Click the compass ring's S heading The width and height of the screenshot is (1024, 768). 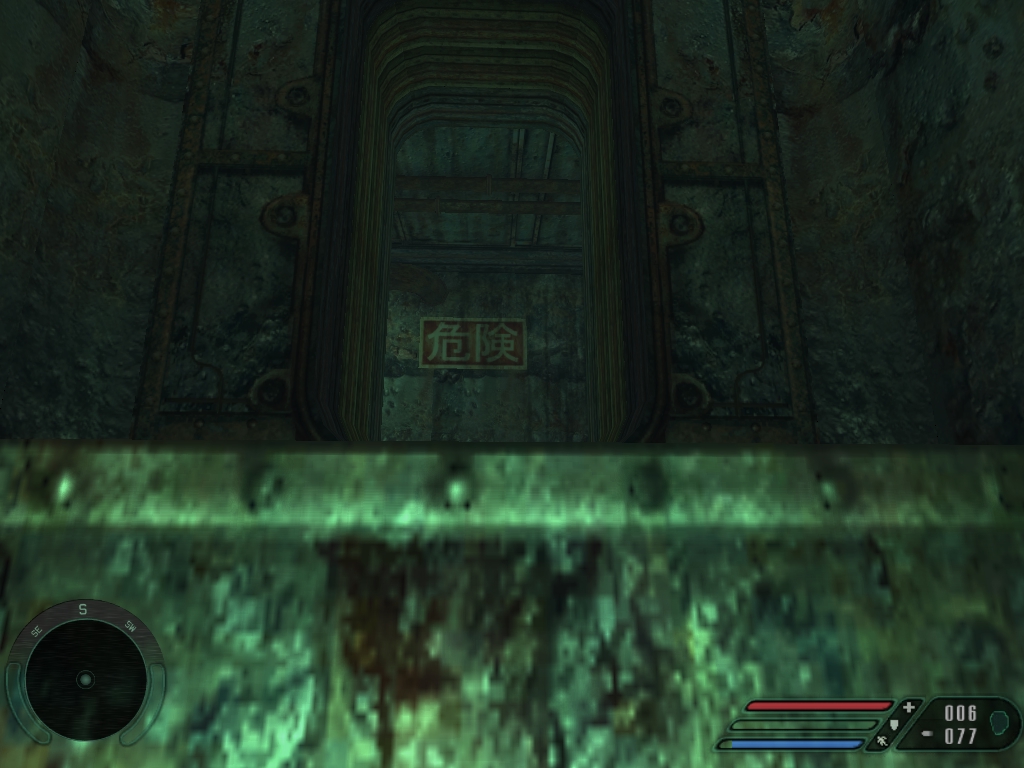tap(84, 607)
